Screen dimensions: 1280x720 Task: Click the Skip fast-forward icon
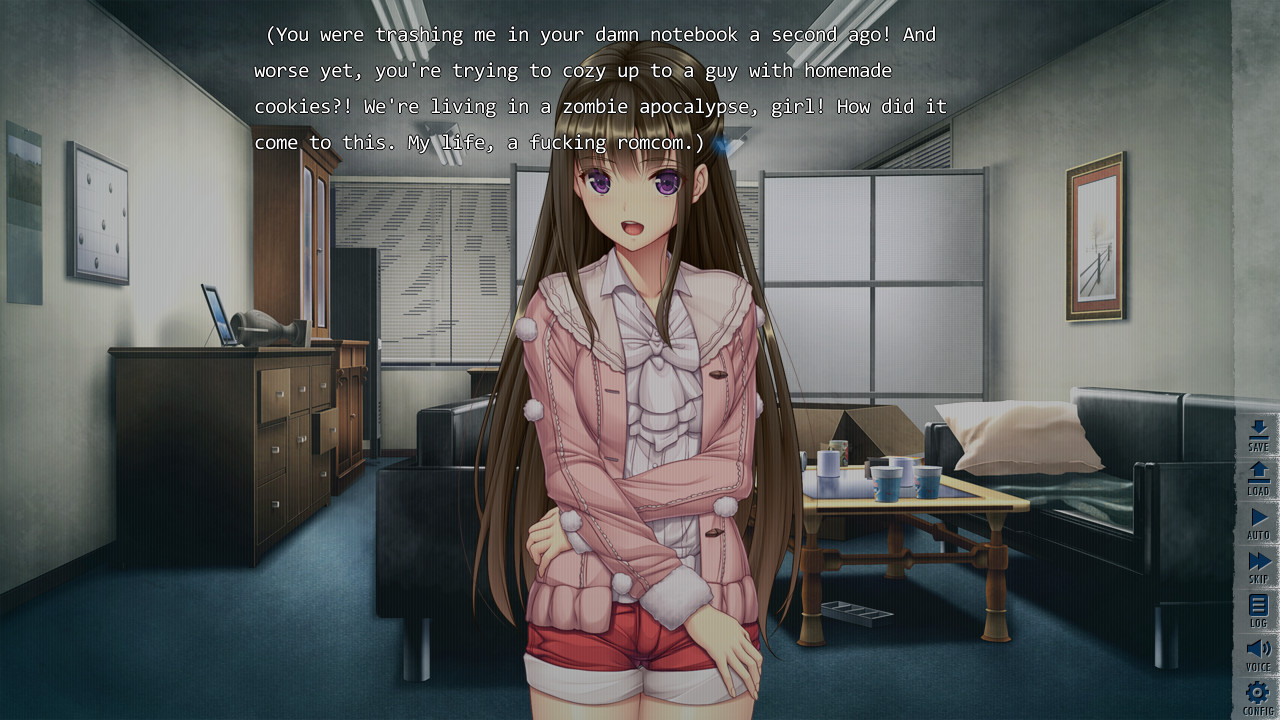(1257, 564)
